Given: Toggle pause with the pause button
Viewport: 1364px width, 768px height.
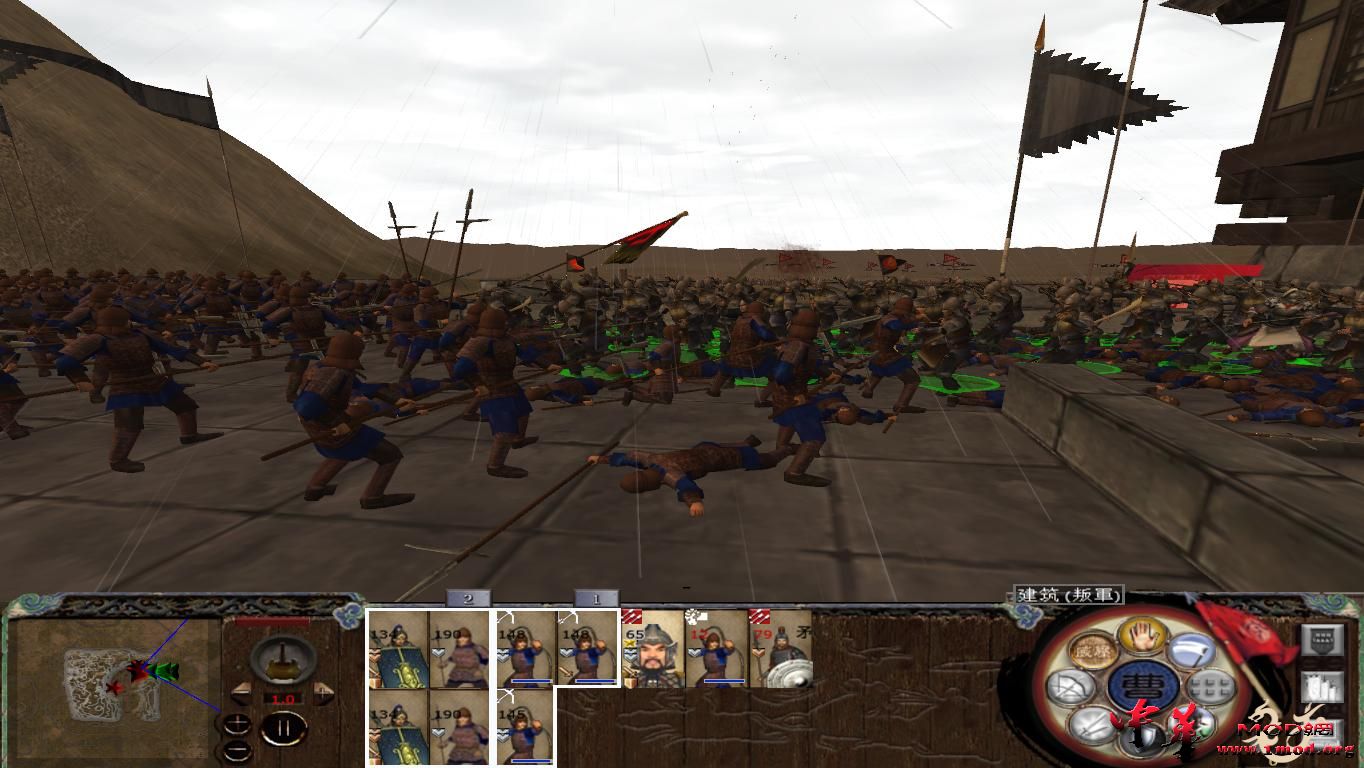Looking at the screenshot, I should tap(283, 726).
